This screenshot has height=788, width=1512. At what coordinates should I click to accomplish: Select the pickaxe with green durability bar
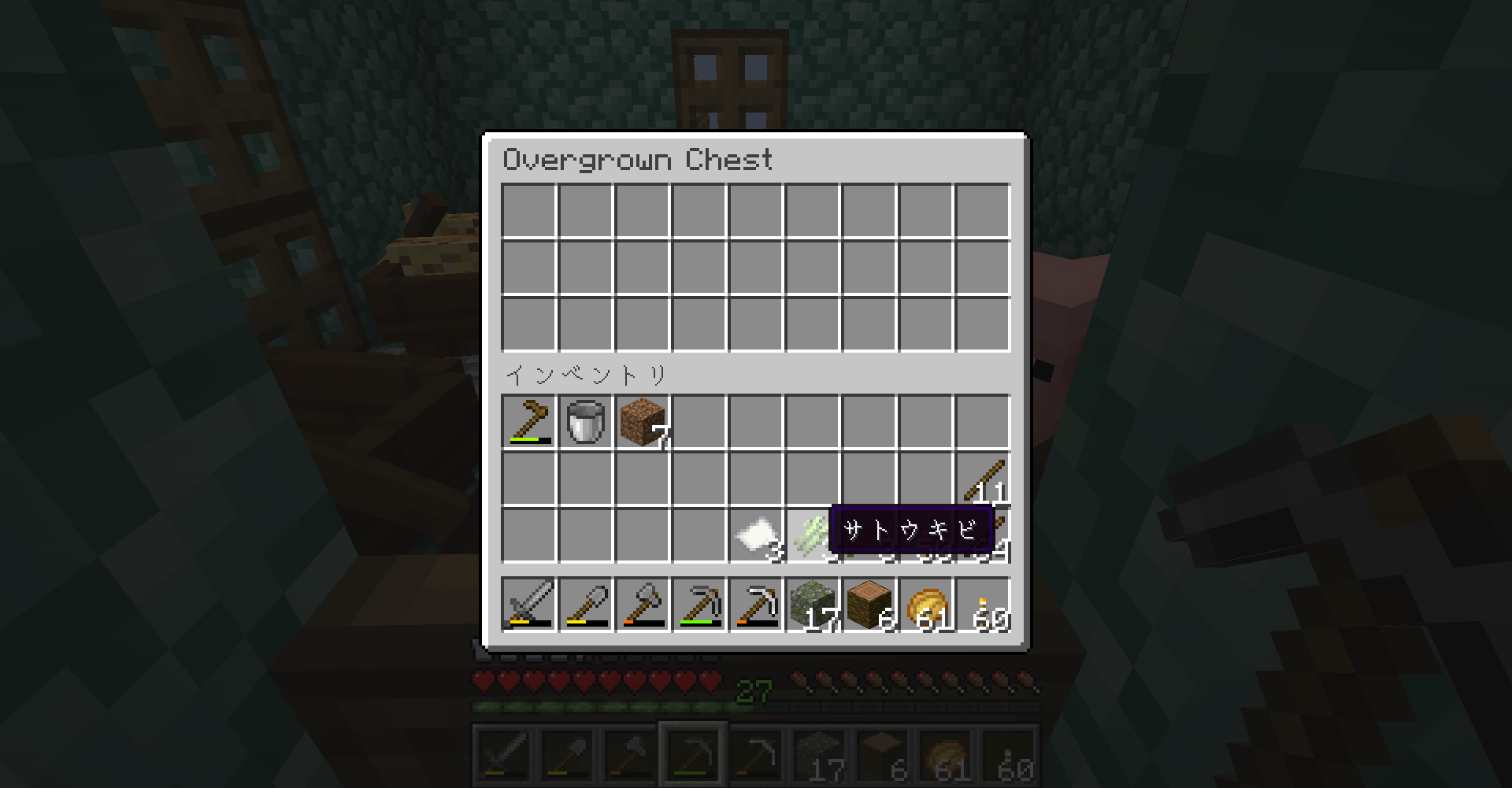tap(699, 606)
